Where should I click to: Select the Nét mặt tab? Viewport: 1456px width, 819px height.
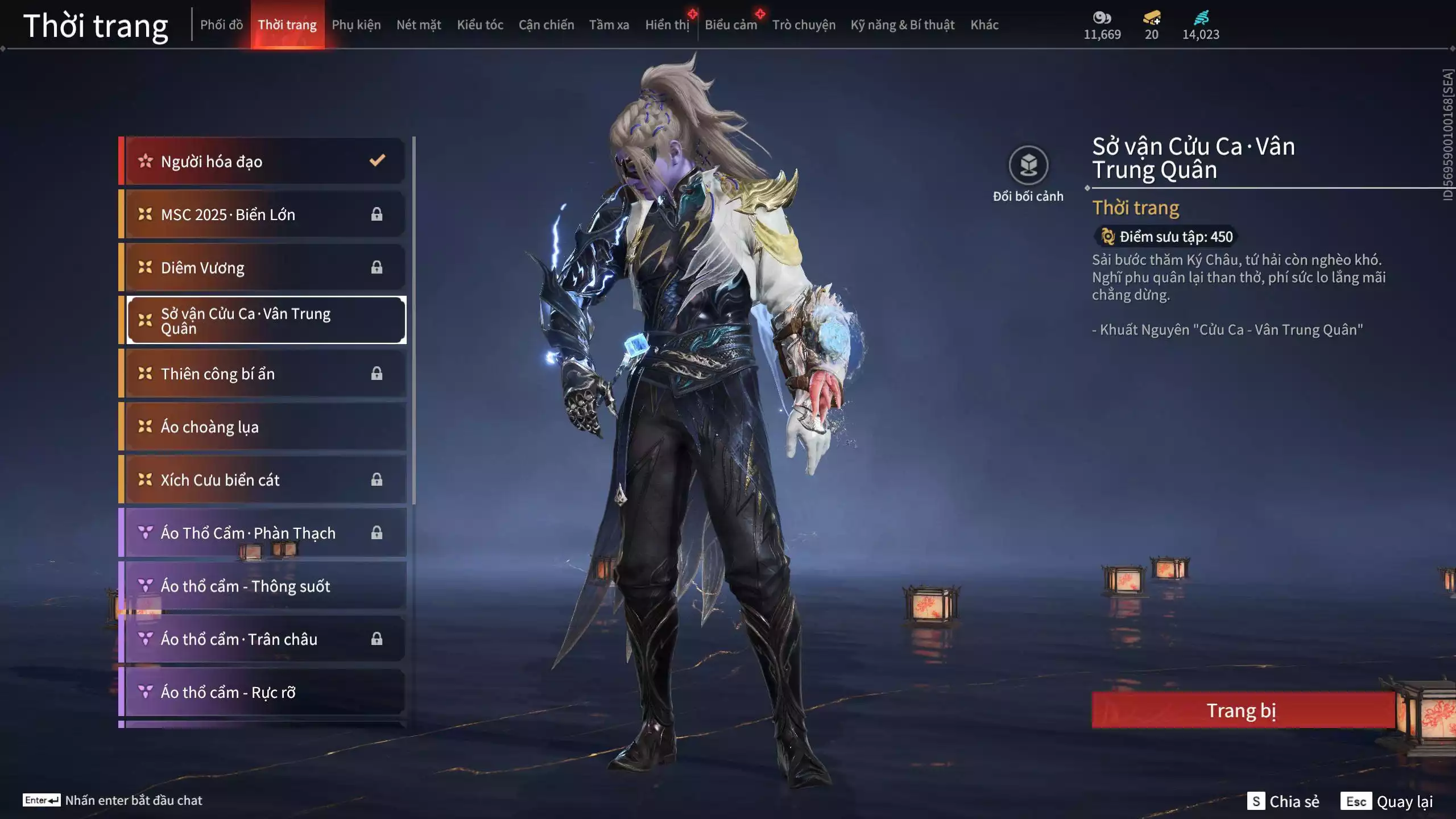pyautogui.click(x=419, y=25)
